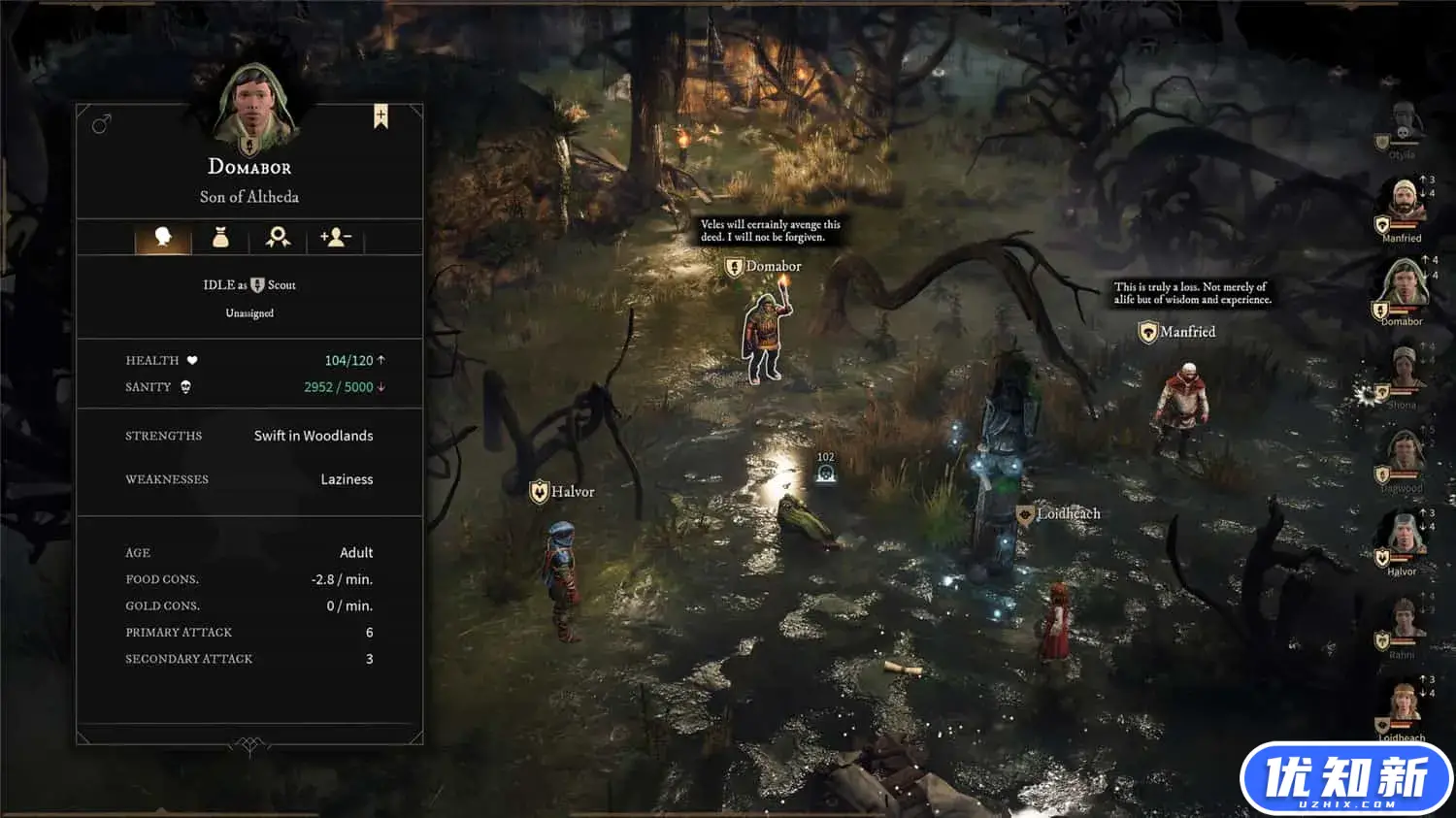1456x818 pixels.
Task: Open the plus-minus person tab
Action: (x=336, y=237)
